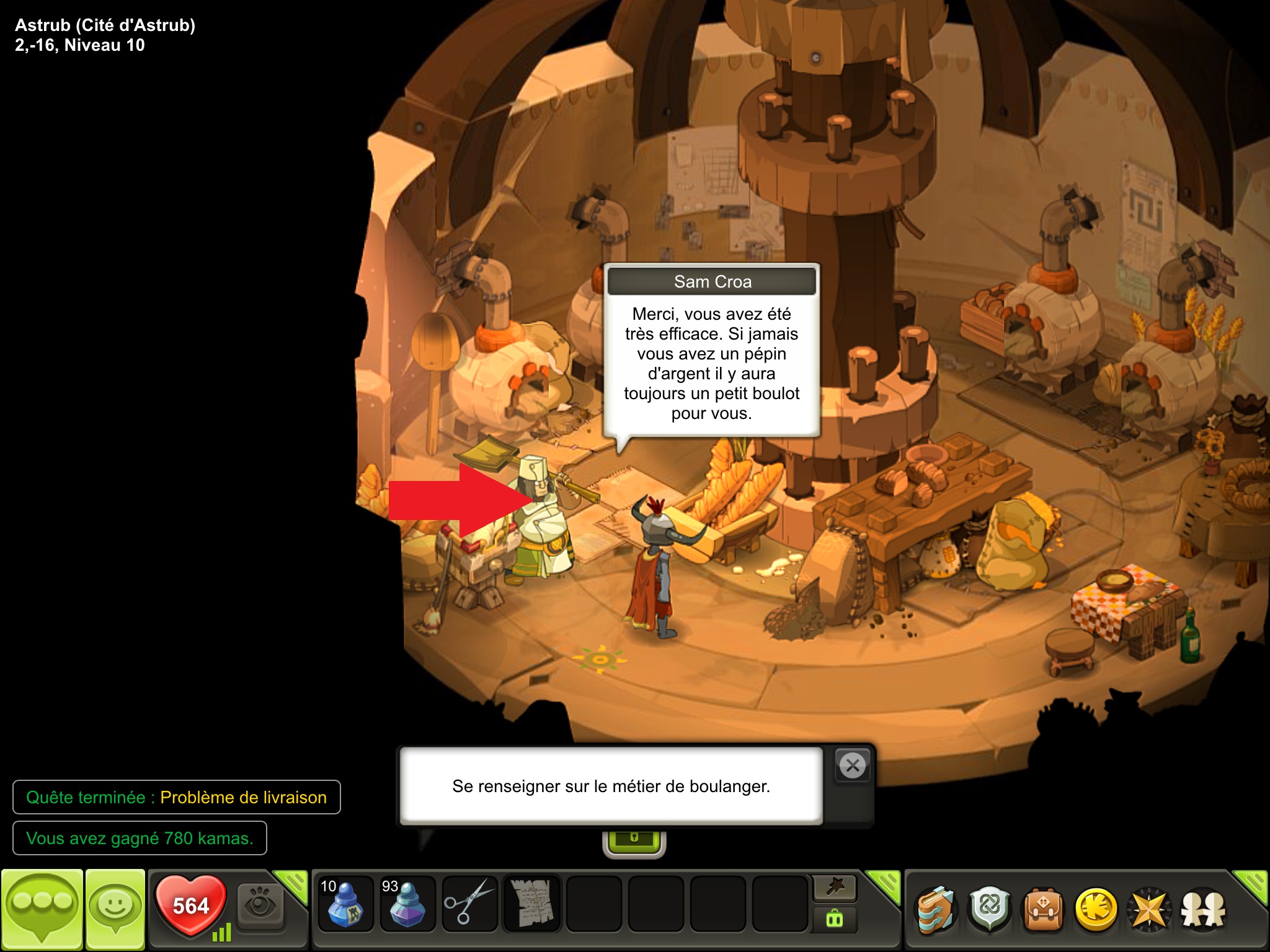Switch hotbar to the magic wand spells tab
The height and width of the screenshot is (952, 1270).
(x=835, y=888)
